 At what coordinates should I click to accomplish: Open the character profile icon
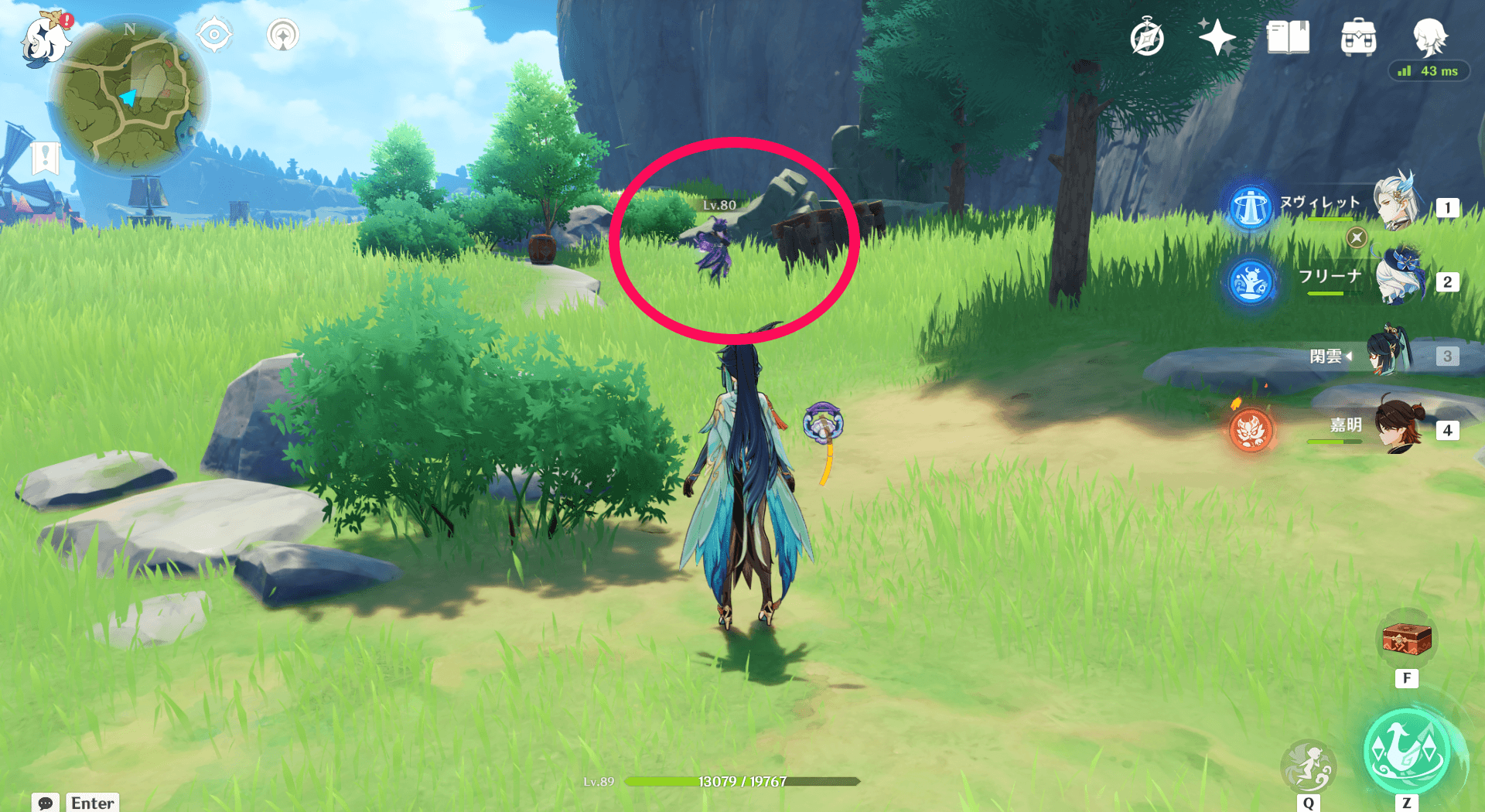(1430, 36)
